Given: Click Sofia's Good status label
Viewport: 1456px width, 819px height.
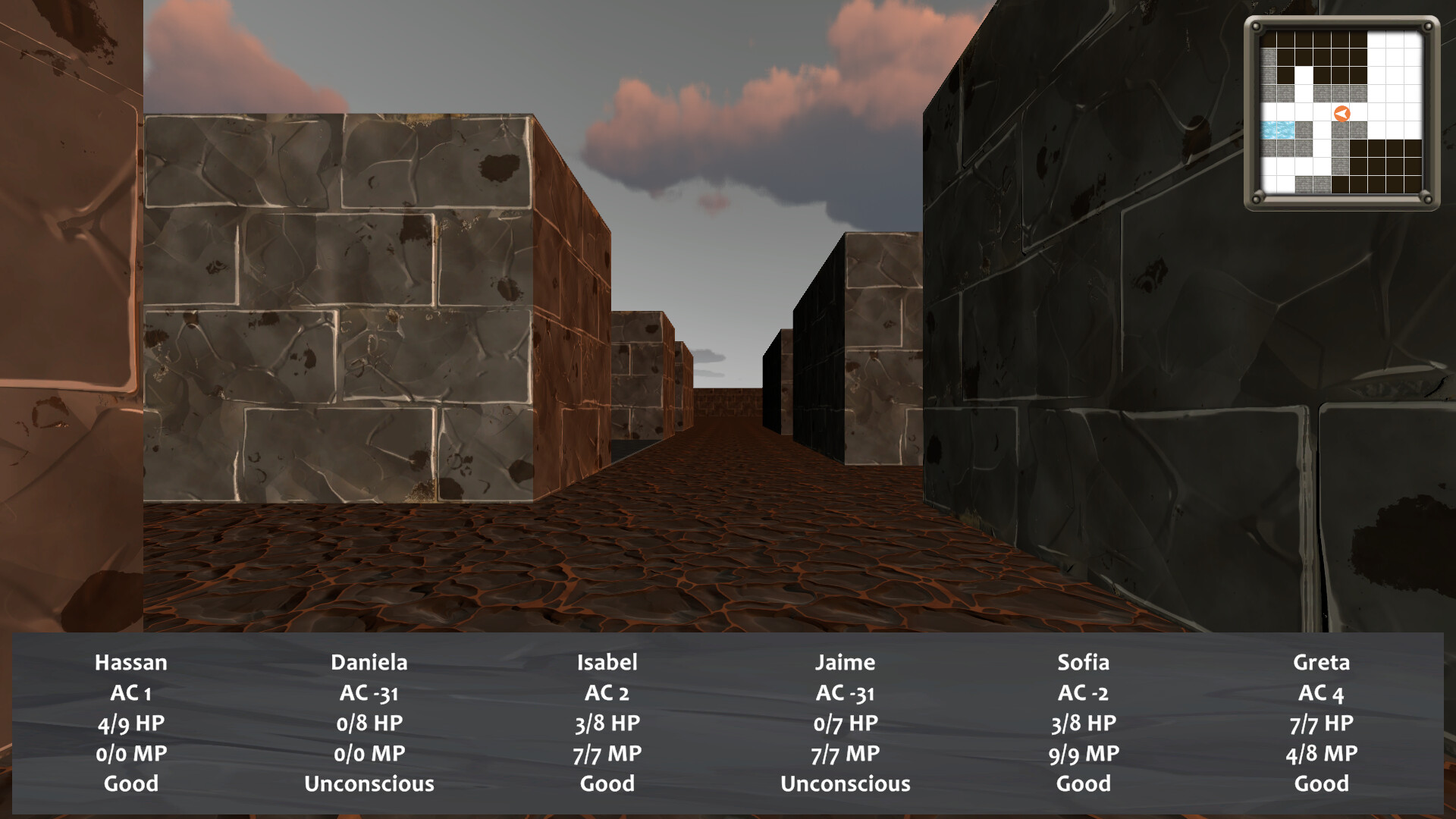Looking at the screenshot, I should pos(1084,783).
